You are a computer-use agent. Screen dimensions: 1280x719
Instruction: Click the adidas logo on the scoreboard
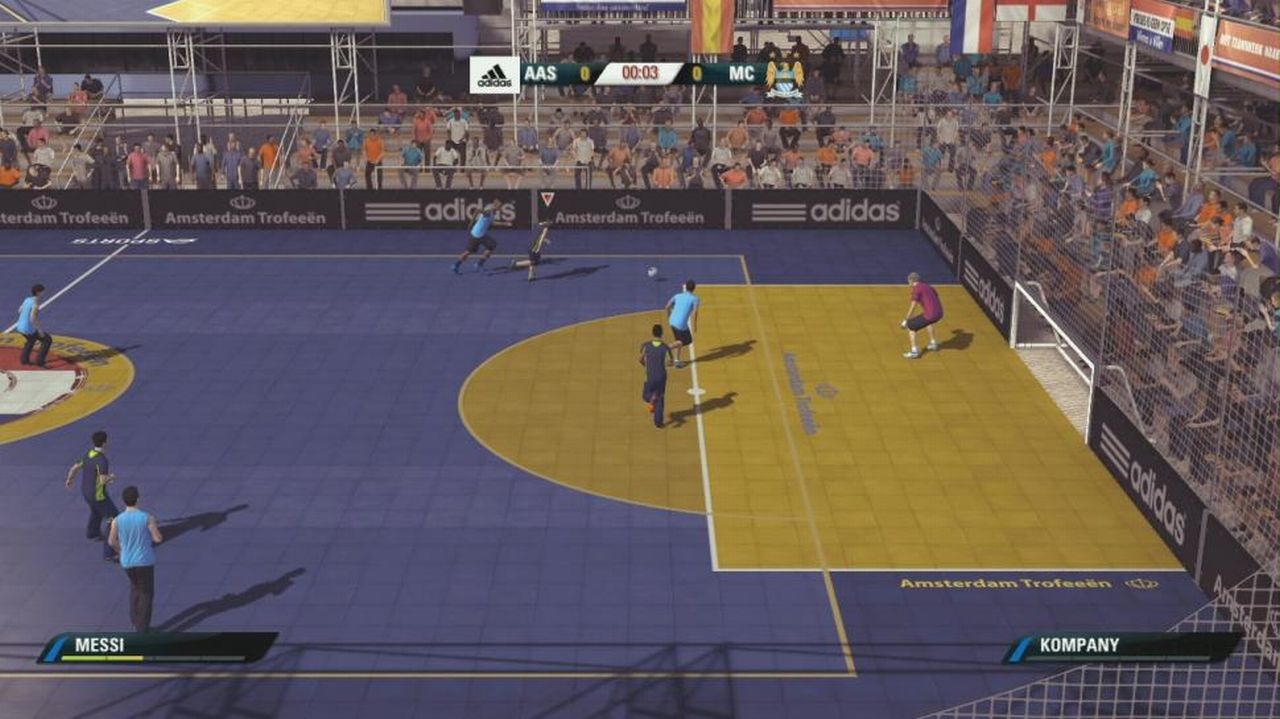tap(494, 75)
